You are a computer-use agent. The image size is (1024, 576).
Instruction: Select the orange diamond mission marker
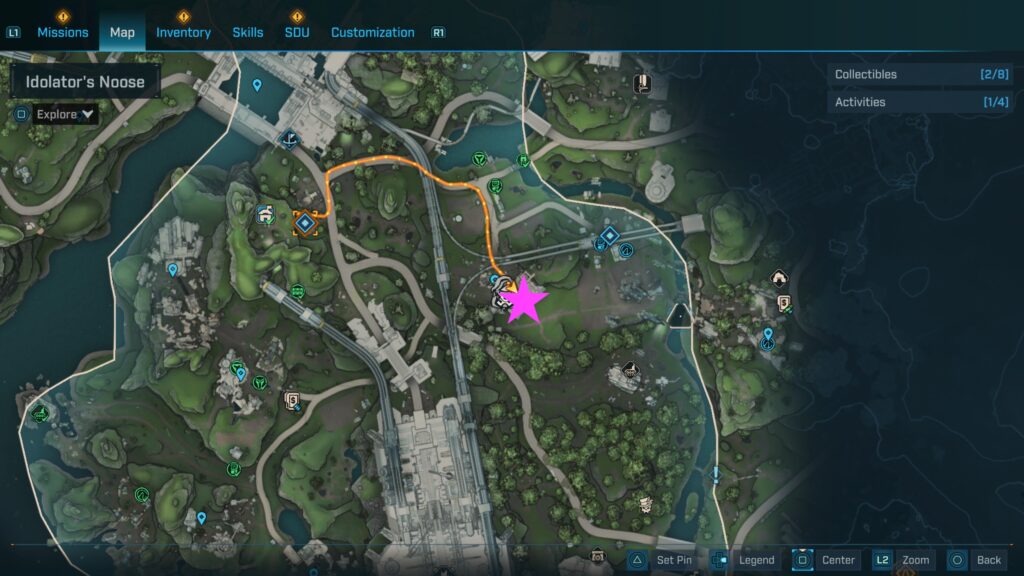[305, 223]
